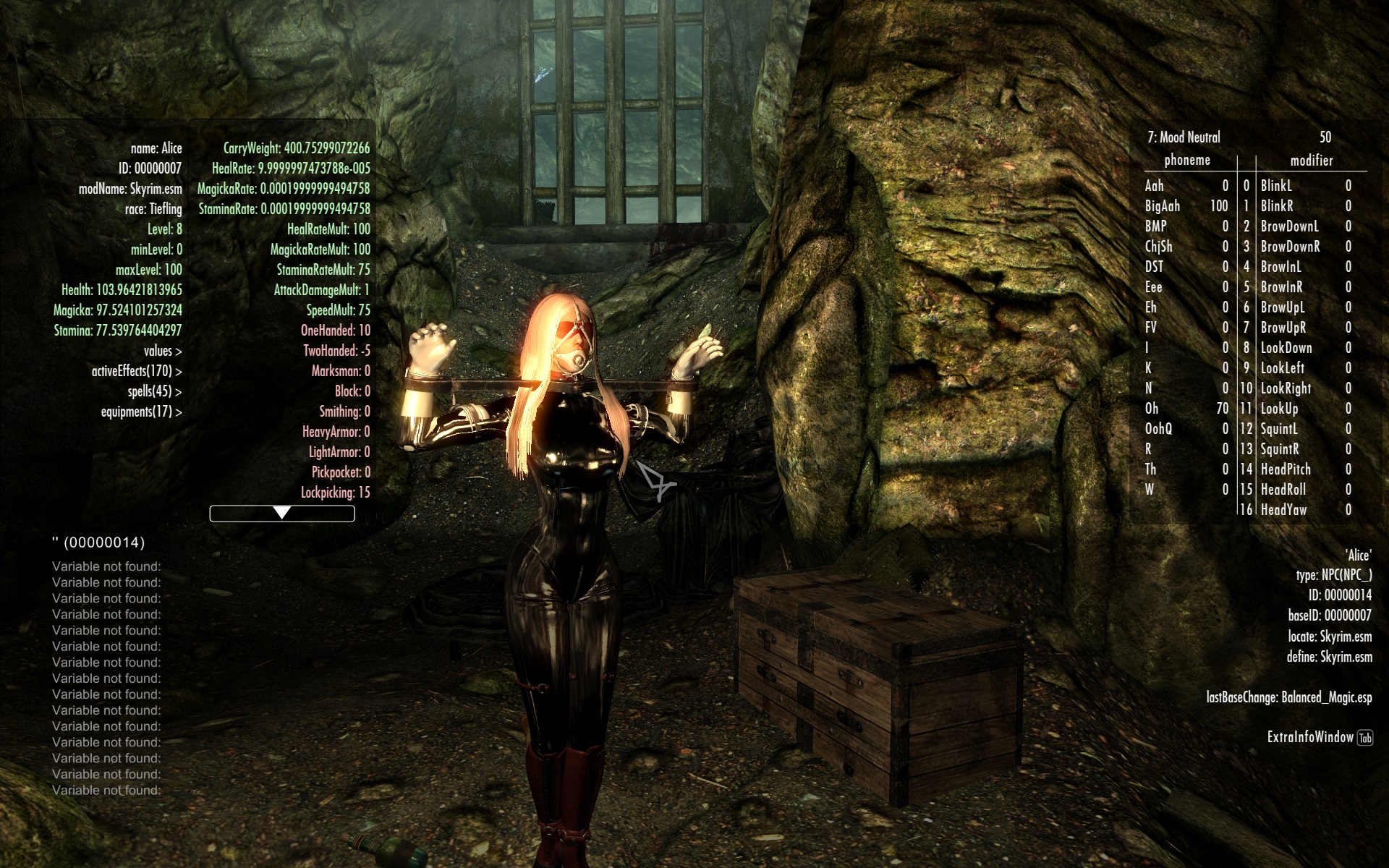Image resolution: width=1389 pixels, height=868 pixels.
Task: Expand the values entry
Action: 162,351
